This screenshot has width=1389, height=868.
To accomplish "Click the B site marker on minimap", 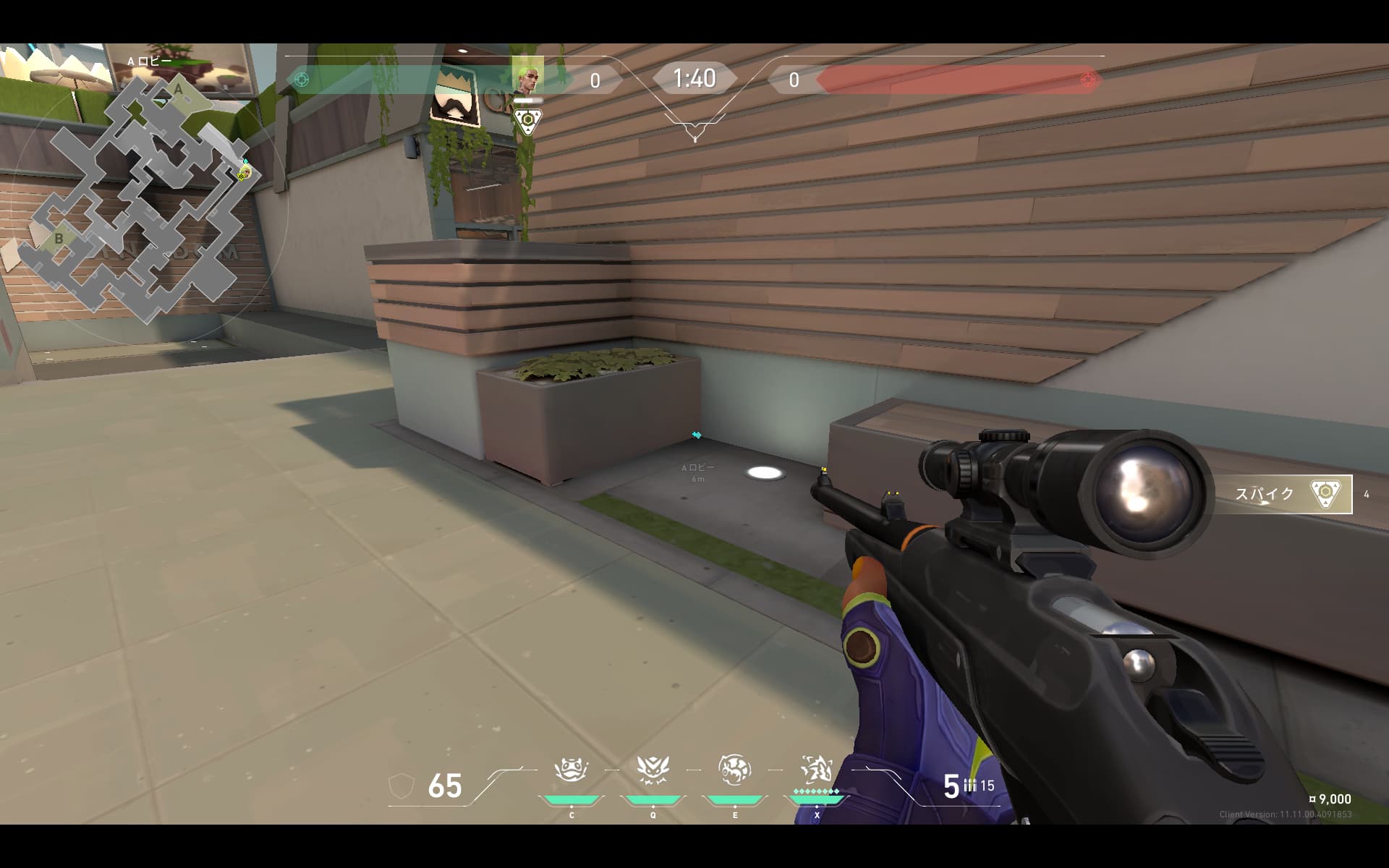I will click(x=59, y=238).
